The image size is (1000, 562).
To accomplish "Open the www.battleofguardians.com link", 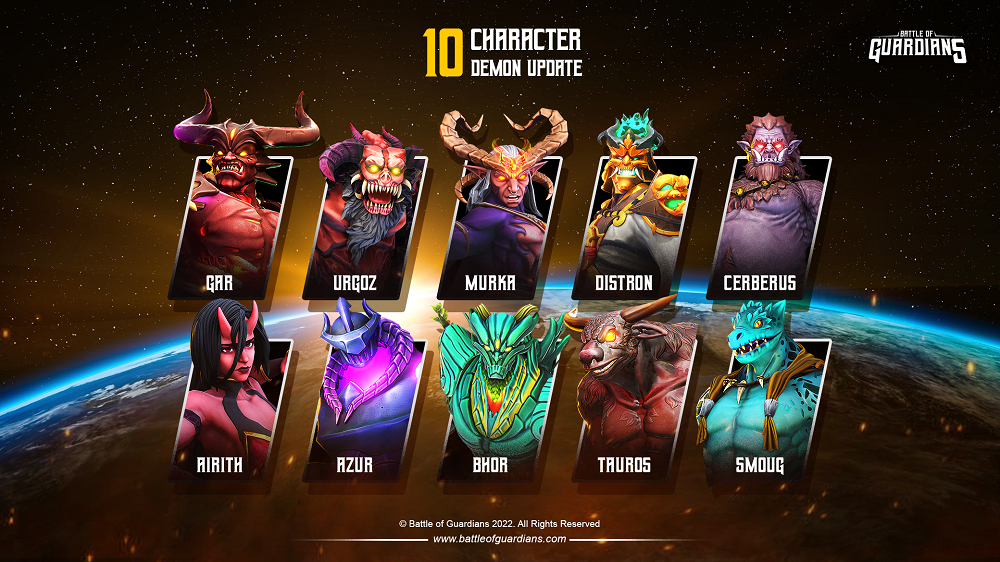I will point(500,539).
